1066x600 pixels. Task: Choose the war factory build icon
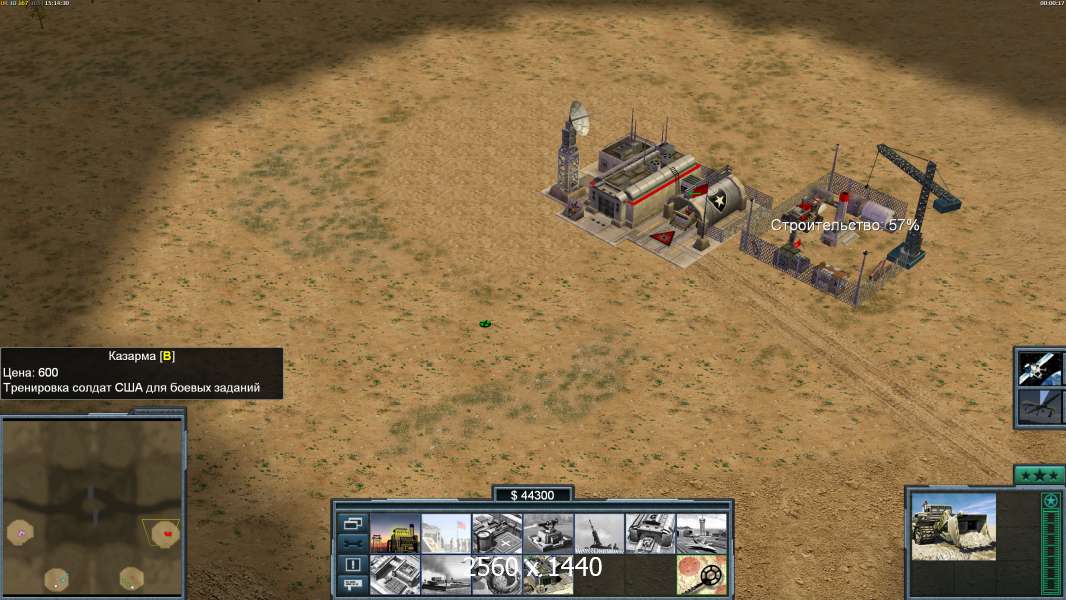(650, 534)
